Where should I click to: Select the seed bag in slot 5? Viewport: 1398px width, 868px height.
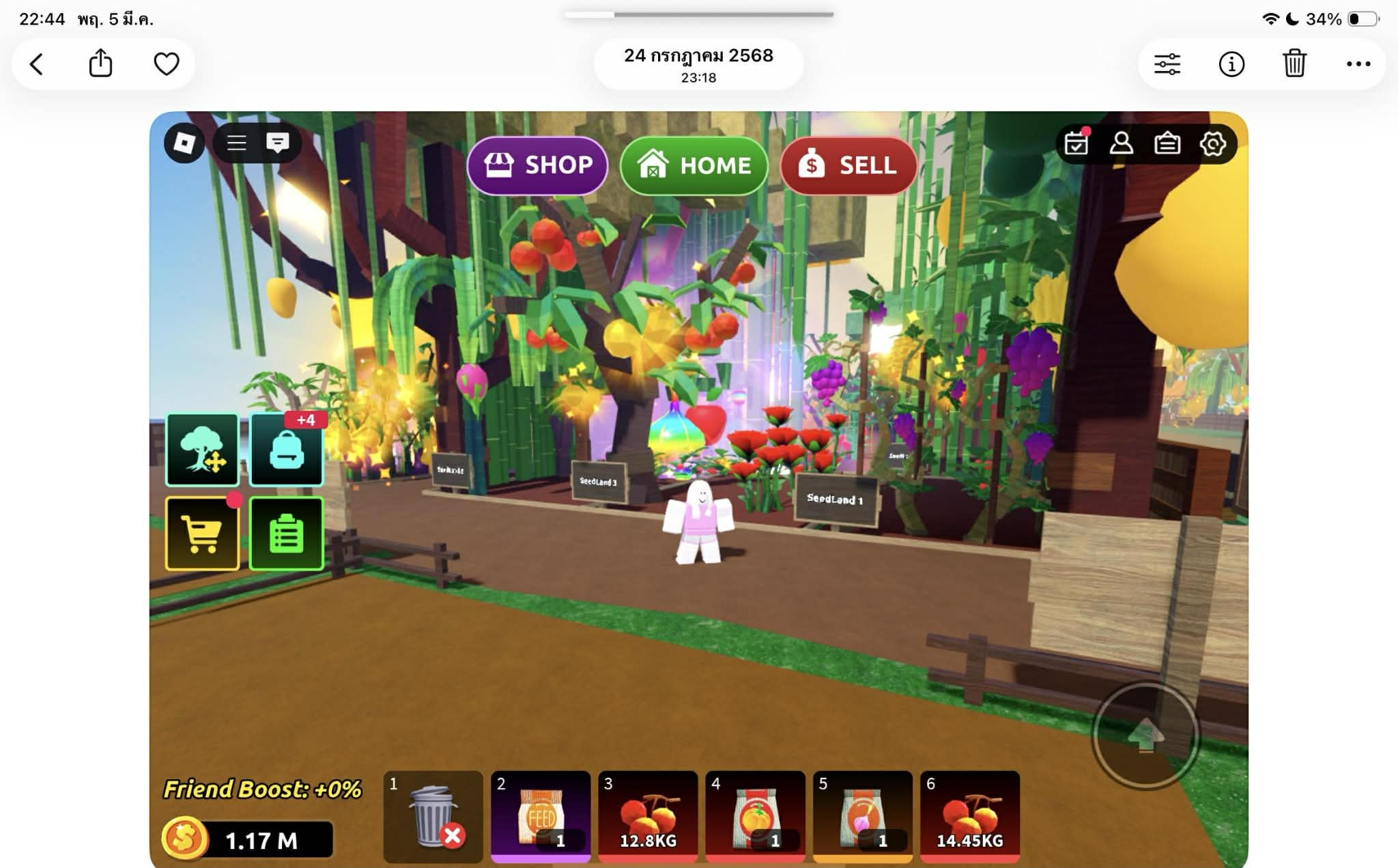click(x=863, y=816)
